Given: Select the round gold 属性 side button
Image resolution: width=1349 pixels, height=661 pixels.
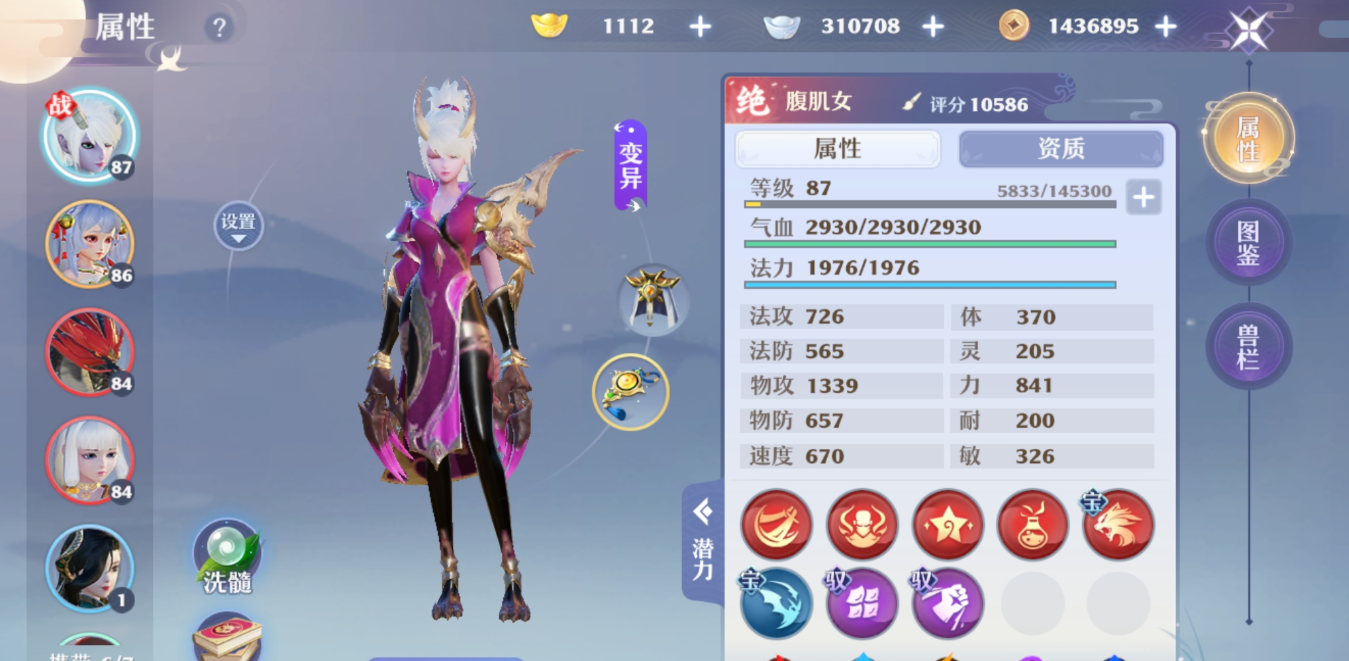Looking at the screenshot, I should click(1248, 139).
